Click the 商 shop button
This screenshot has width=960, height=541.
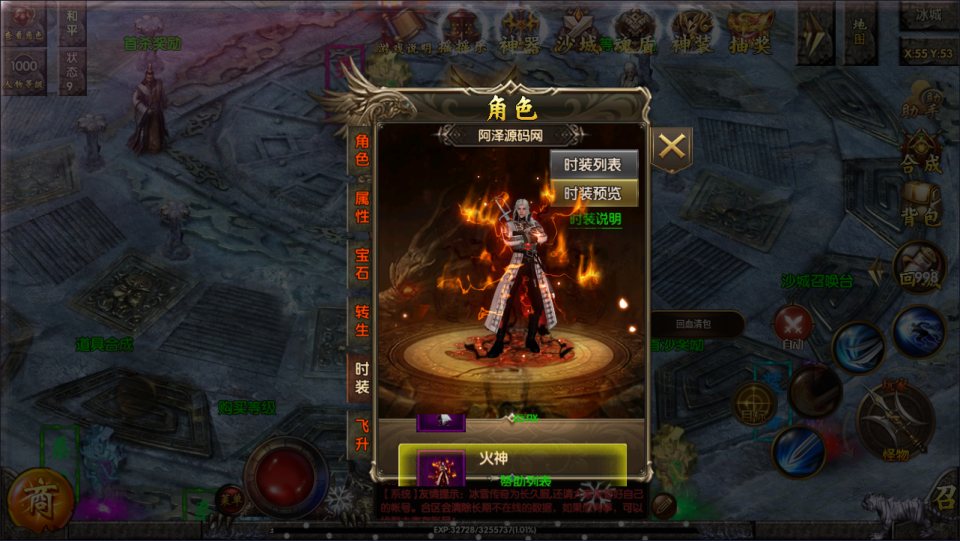pos(38,495)
